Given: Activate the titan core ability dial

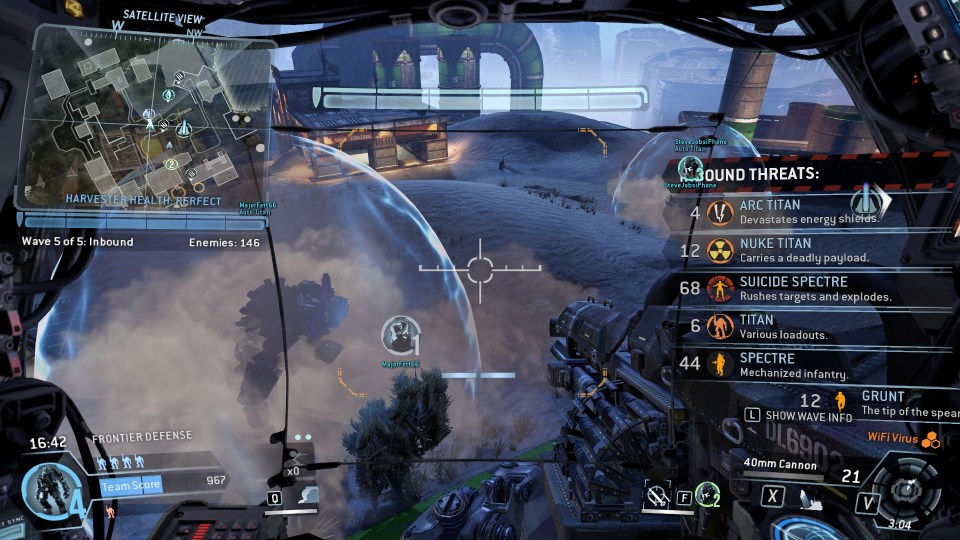Looking at the screenshot, I should (907, 489).
